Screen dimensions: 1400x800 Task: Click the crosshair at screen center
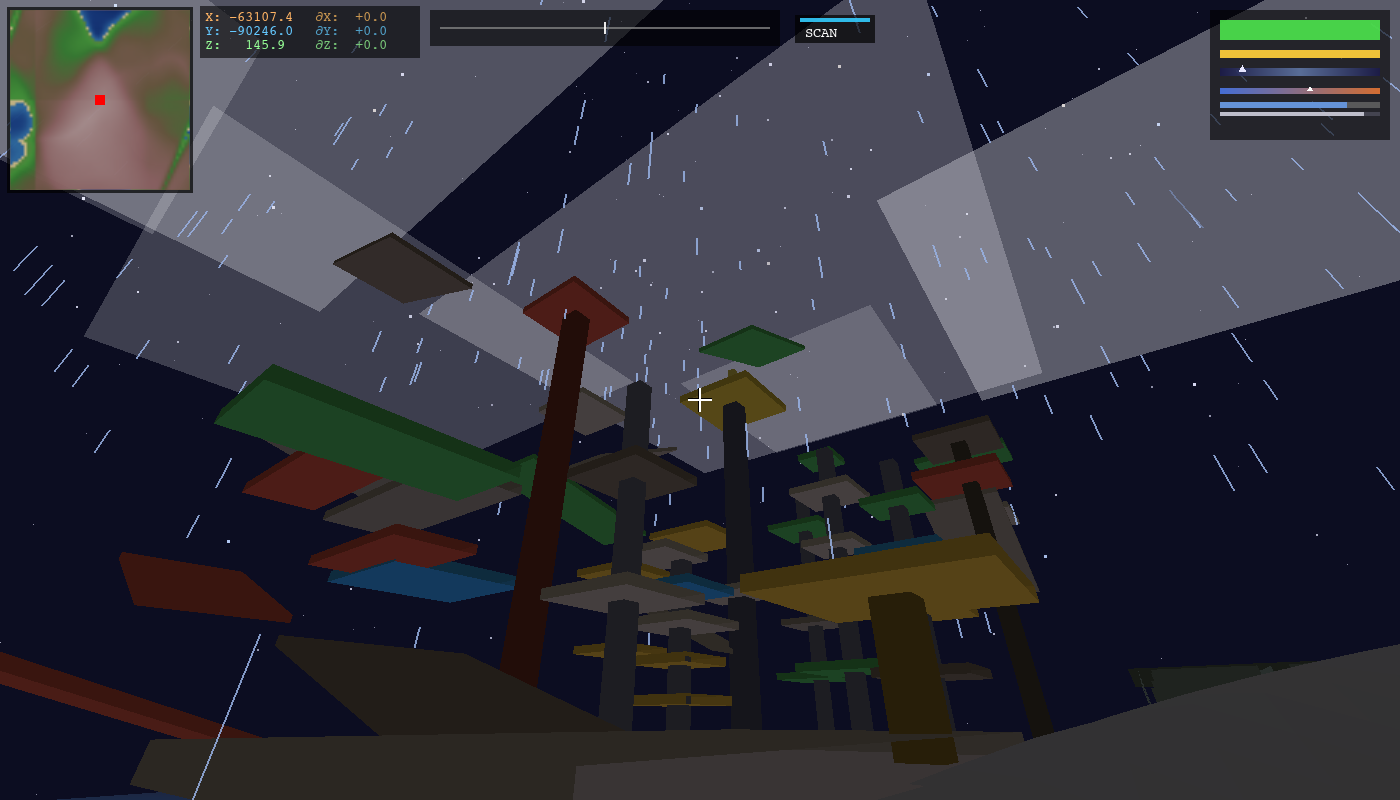point(700,399)
